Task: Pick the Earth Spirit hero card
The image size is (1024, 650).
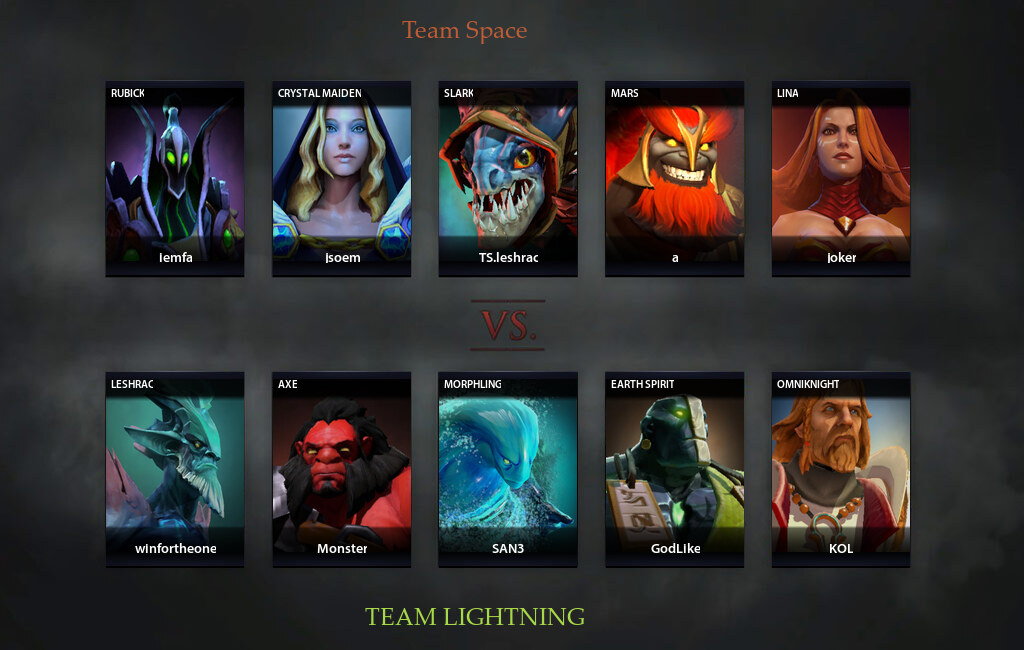Action: point(675,469)
